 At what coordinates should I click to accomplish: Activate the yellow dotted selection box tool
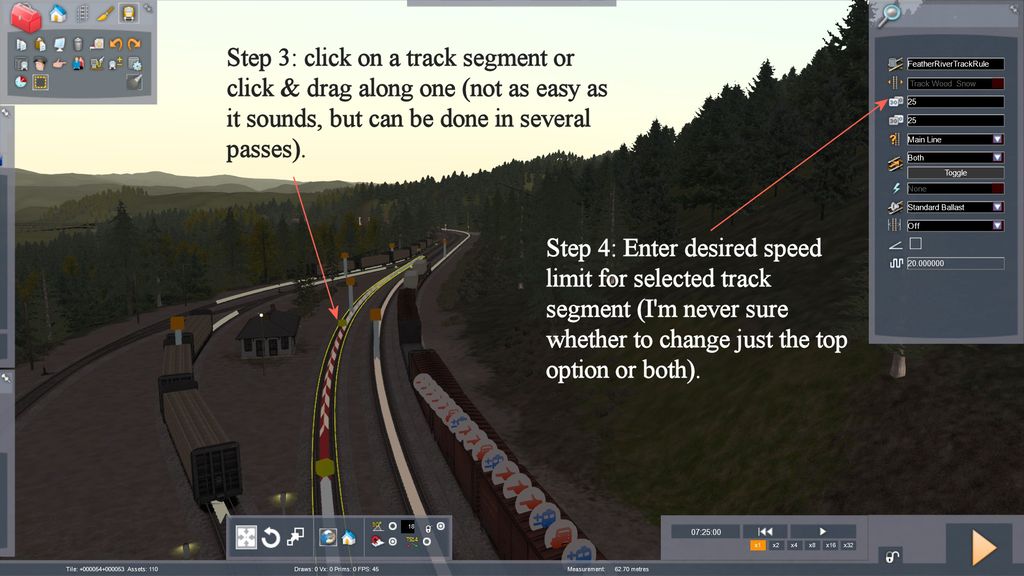click(40, 82)
